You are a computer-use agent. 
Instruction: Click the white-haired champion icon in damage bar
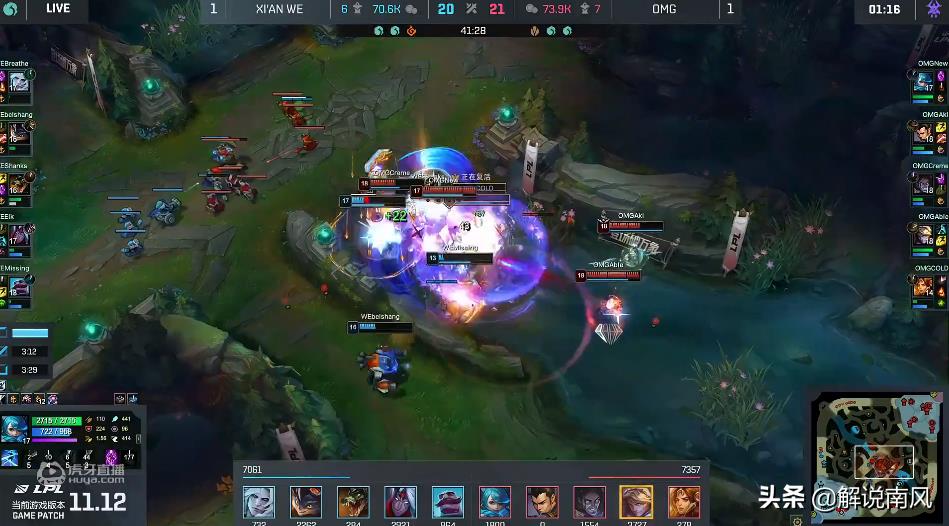258,501
